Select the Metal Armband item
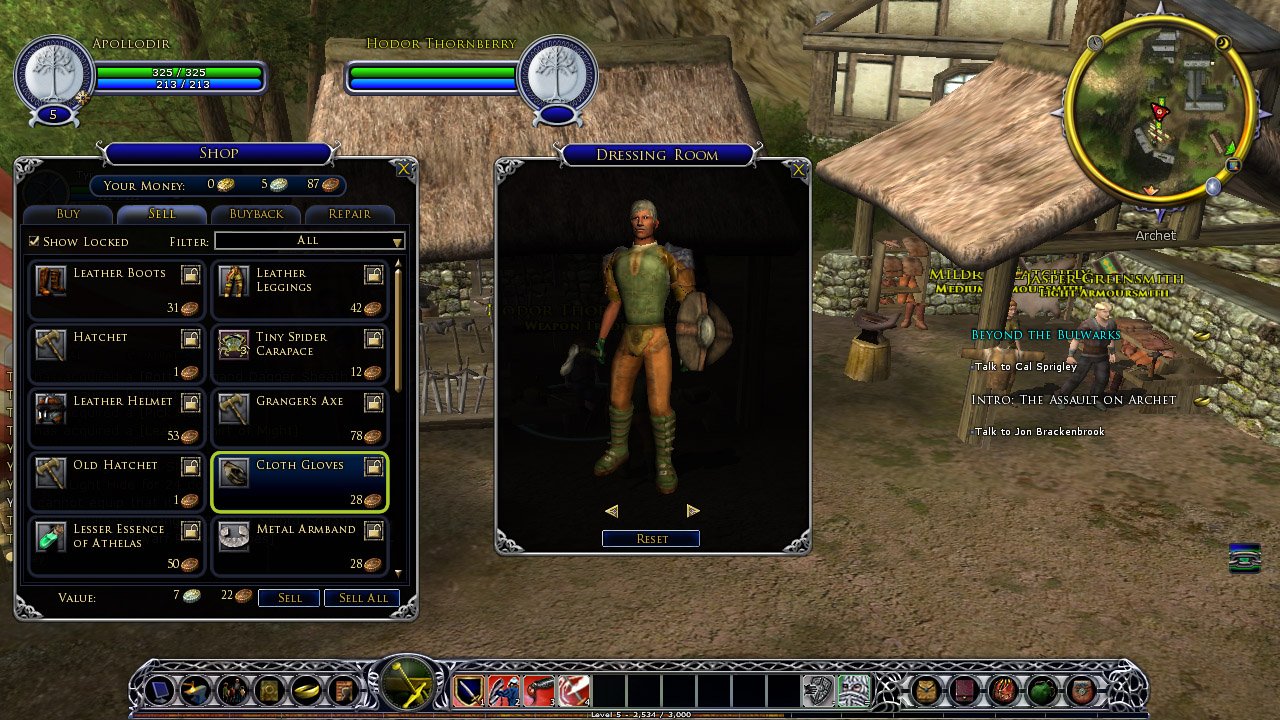The image size is (1280, 720). coord(299,546)
